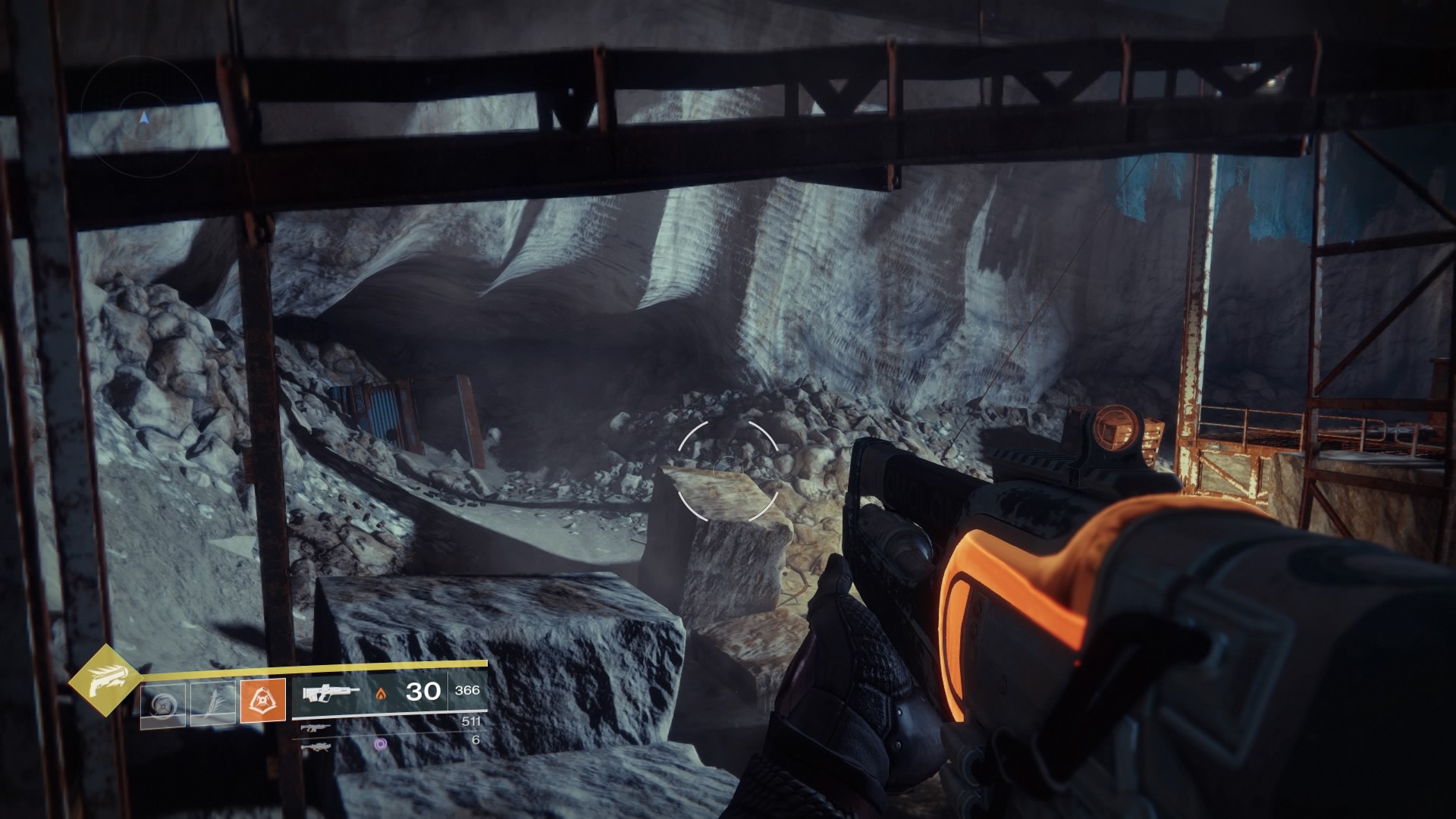The height and width of the screenshot is (819, 1456).
Task: Use the throwing knife melee ability icon
Action: 212,702
